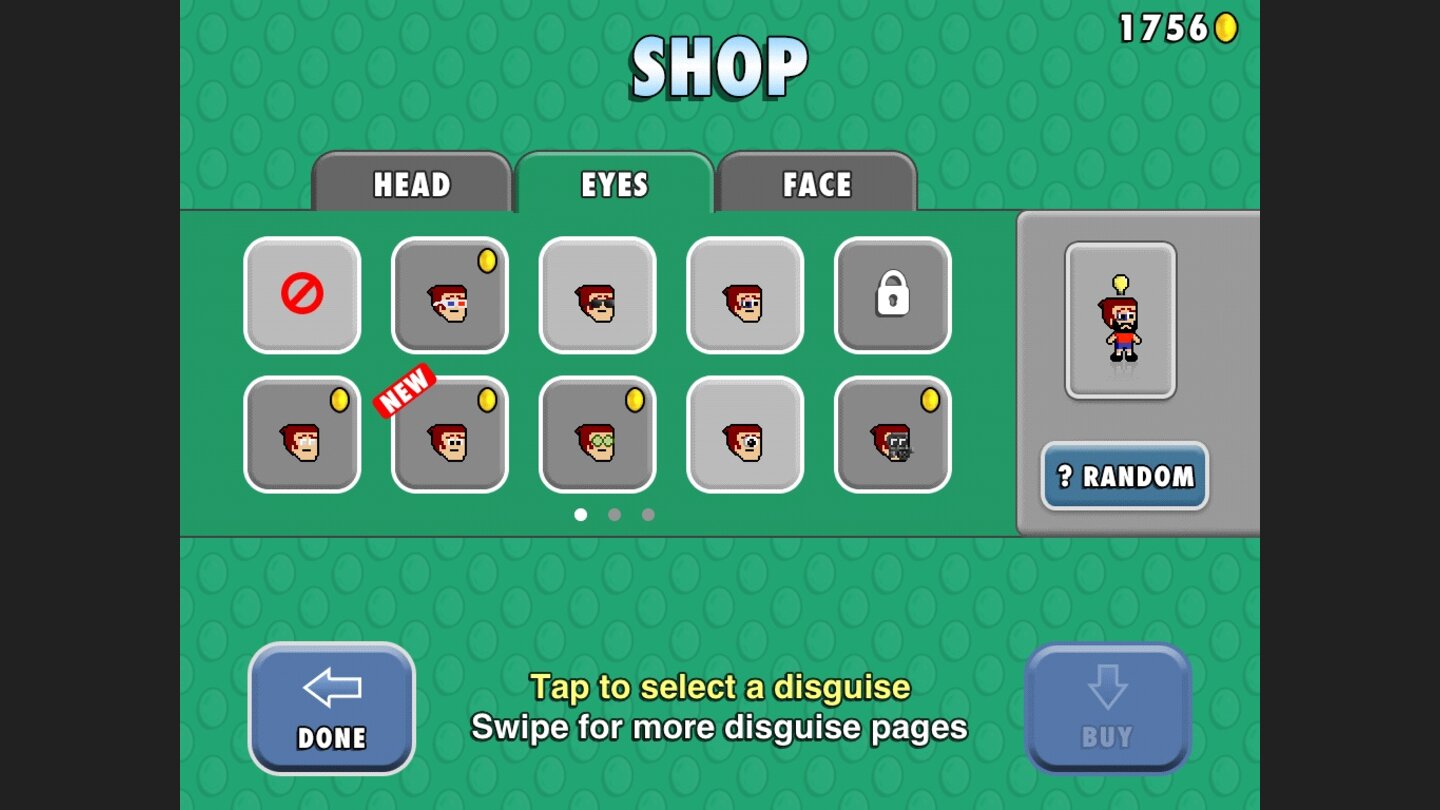Select the second page indicator dot

click(616, 514)
